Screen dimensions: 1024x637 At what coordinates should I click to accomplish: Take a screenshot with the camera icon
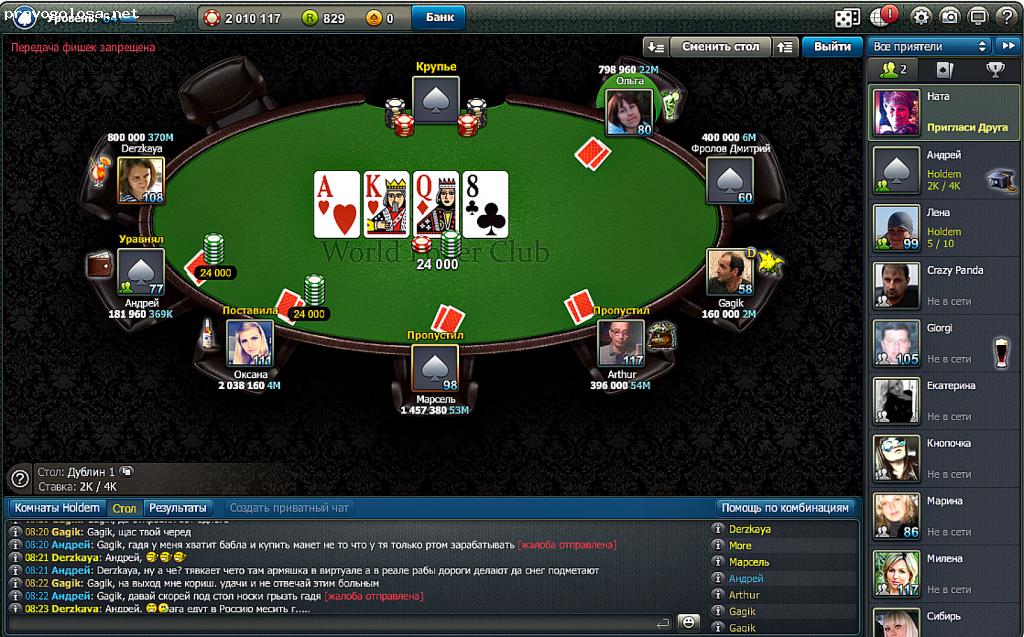[x=950, y=17]
